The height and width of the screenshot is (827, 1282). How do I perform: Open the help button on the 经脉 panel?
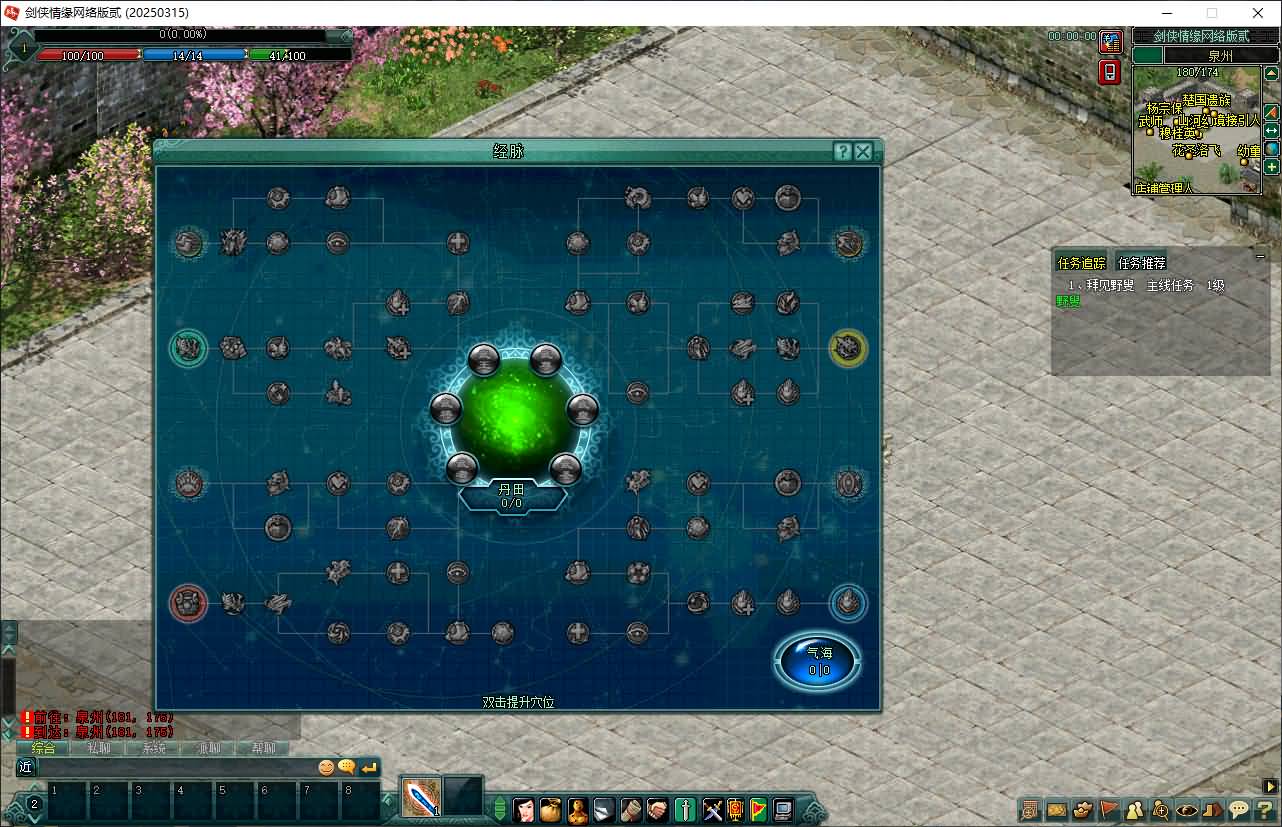pyautogui.click(x=842, y=152)
